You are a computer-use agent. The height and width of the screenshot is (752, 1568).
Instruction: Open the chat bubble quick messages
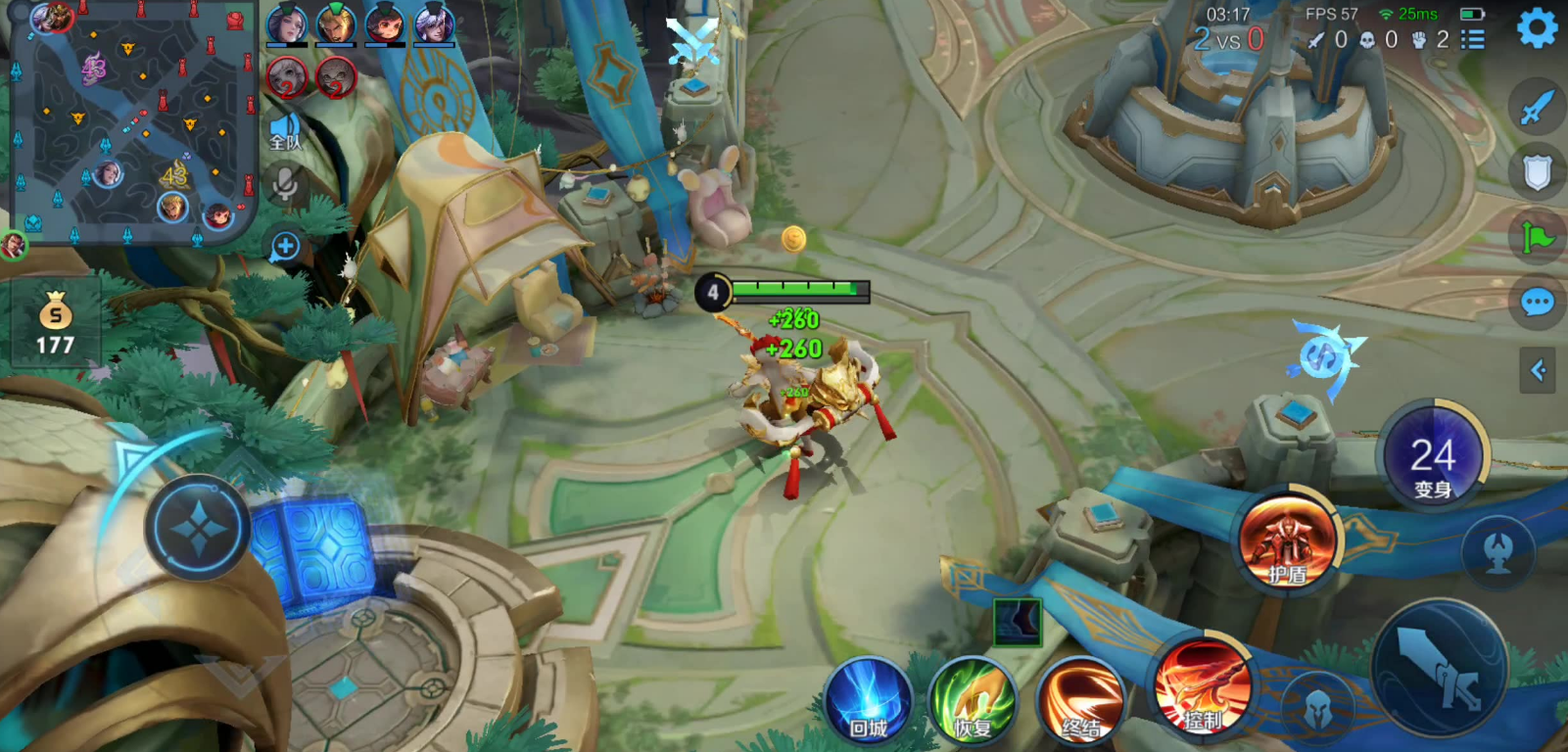tap(1537, 303)
